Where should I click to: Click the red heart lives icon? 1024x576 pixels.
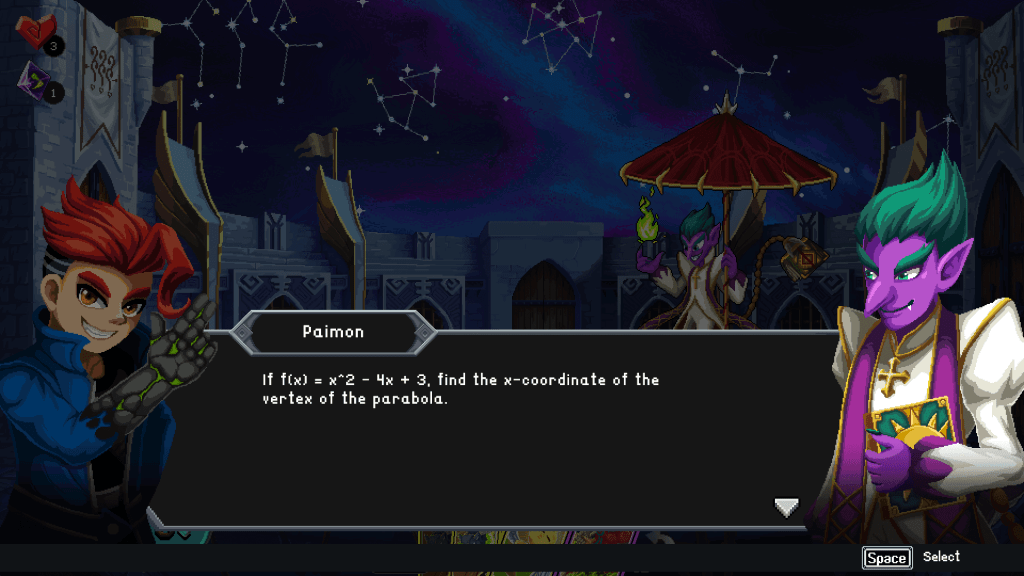[x=37, y=33]
